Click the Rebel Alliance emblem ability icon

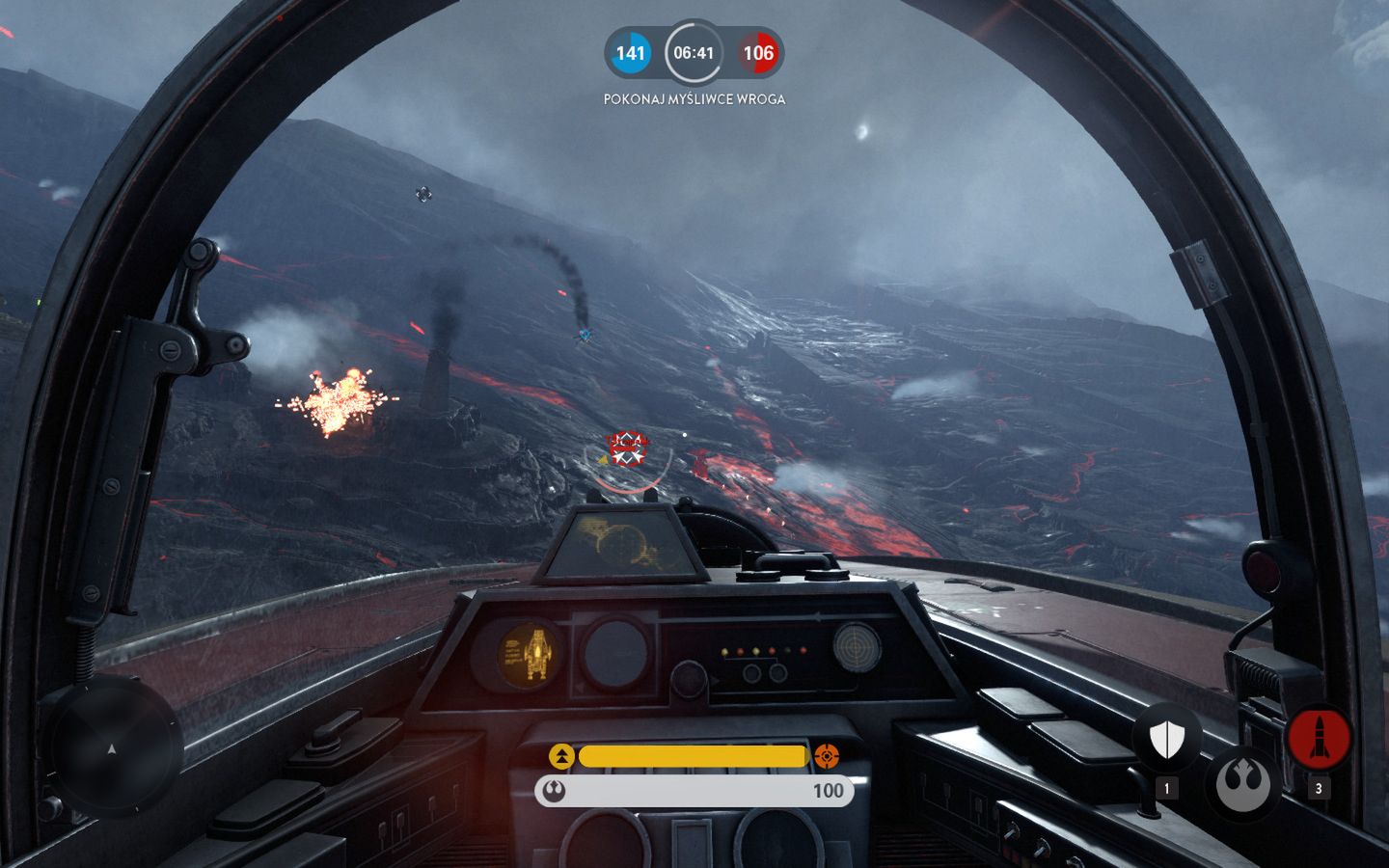1244,783
